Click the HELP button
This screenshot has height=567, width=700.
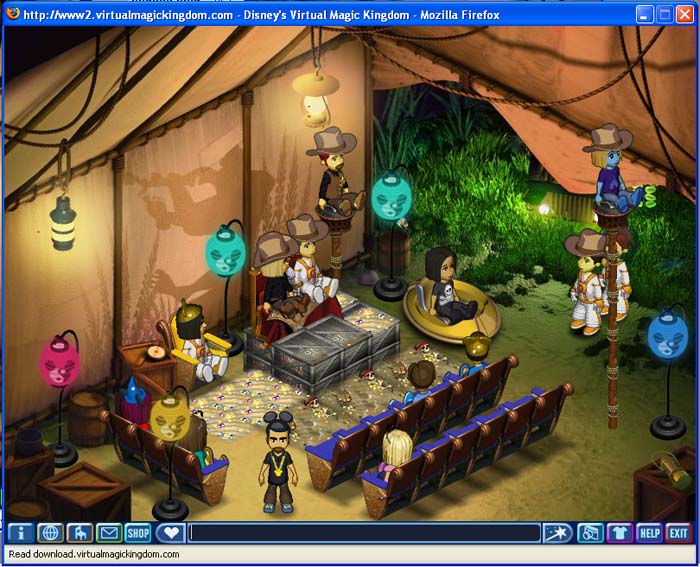point(650,533)
